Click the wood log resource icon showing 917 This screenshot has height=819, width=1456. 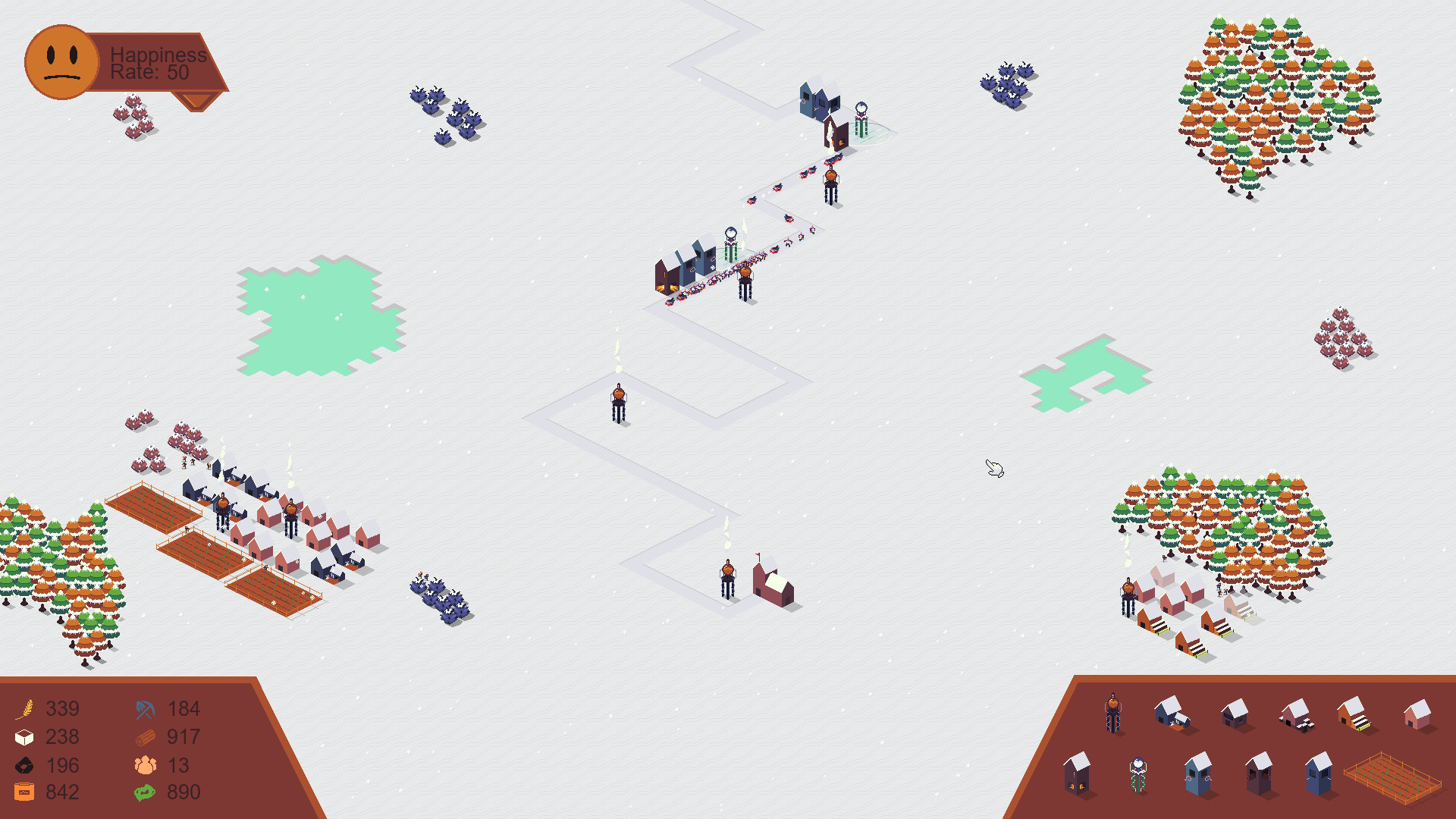click(x=145, y=736)
